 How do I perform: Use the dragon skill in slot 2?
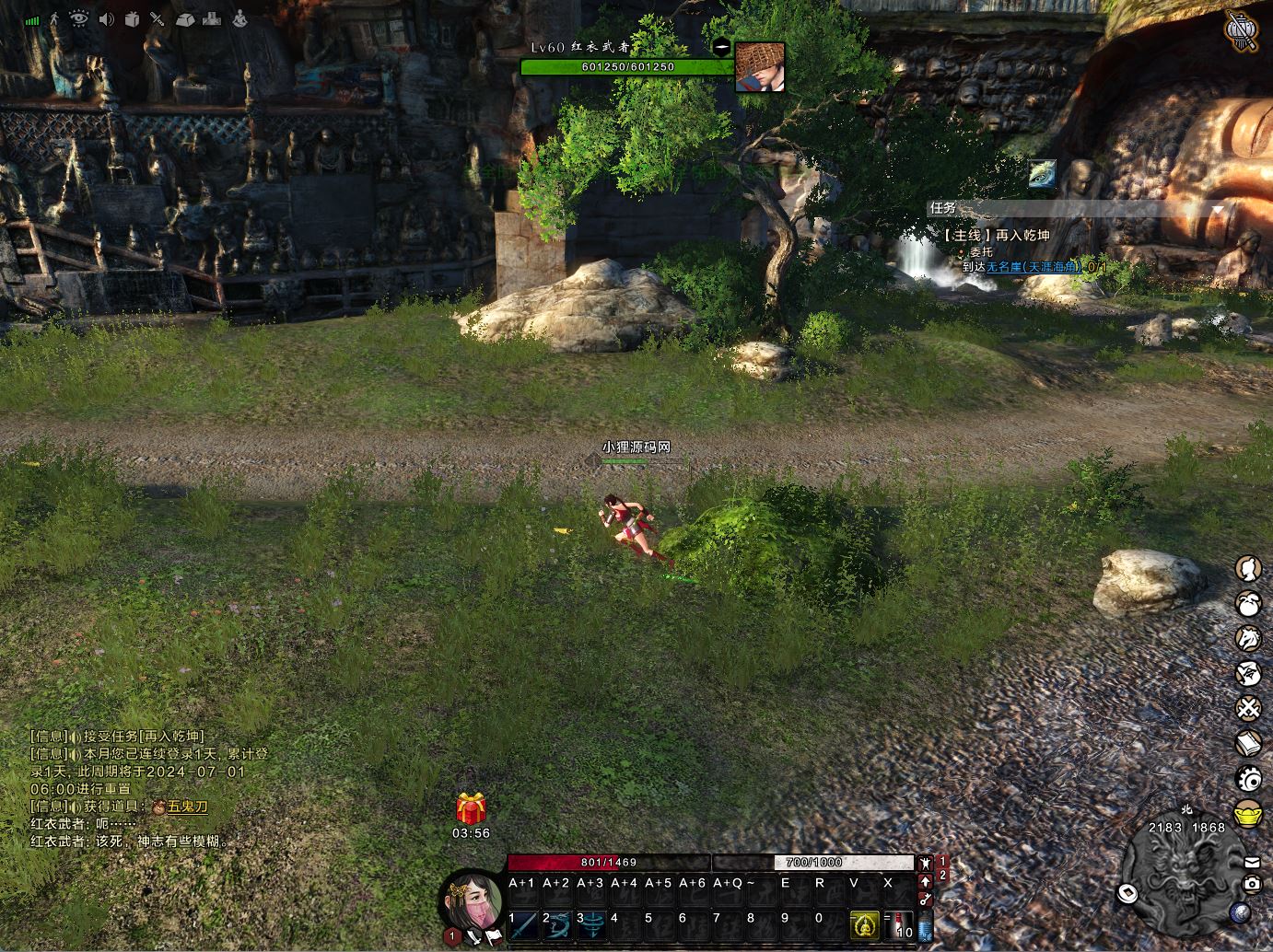[558, 924]
